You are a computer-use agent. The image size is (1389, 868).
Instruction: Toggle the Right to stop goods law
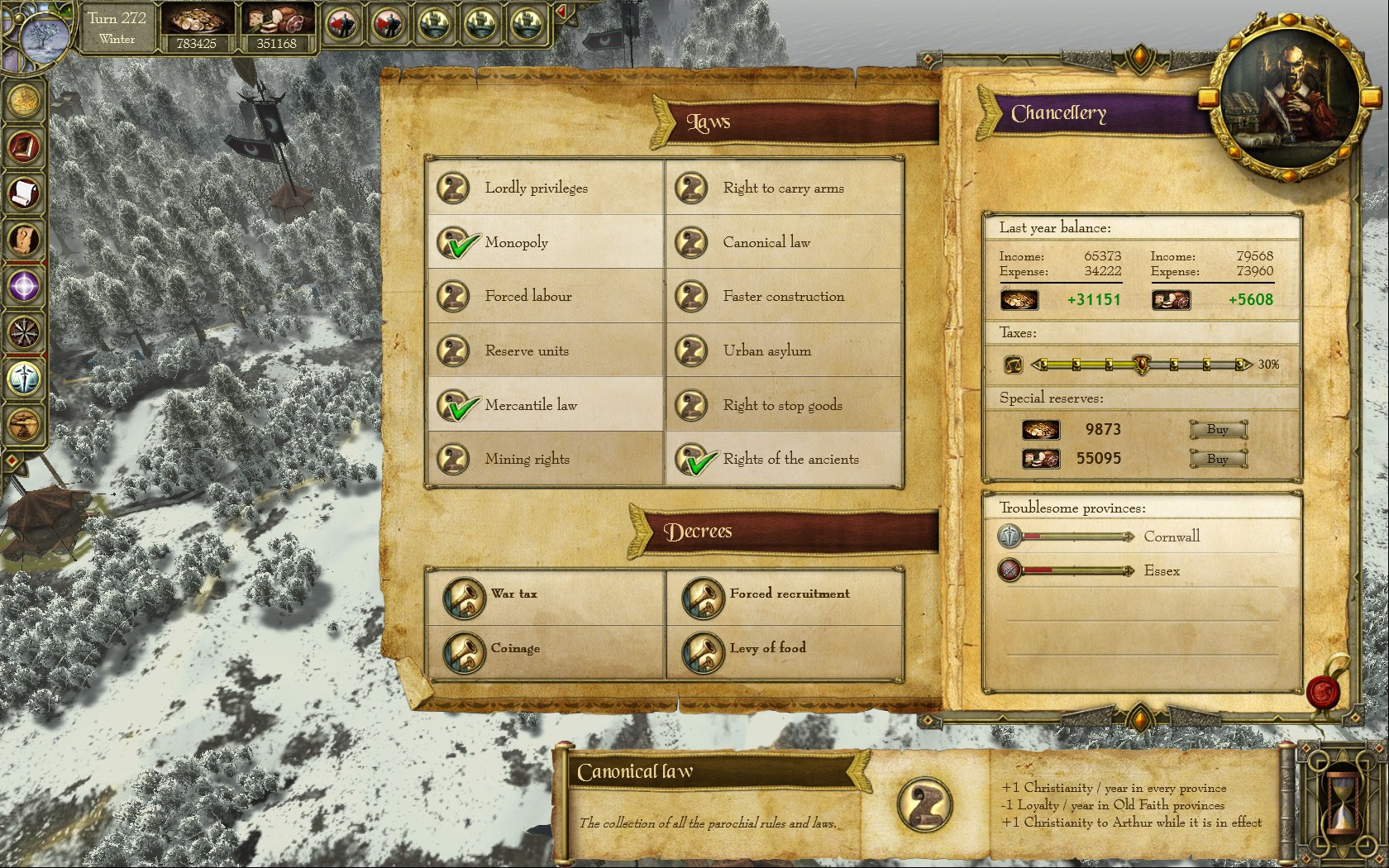(x=692, y=406)
